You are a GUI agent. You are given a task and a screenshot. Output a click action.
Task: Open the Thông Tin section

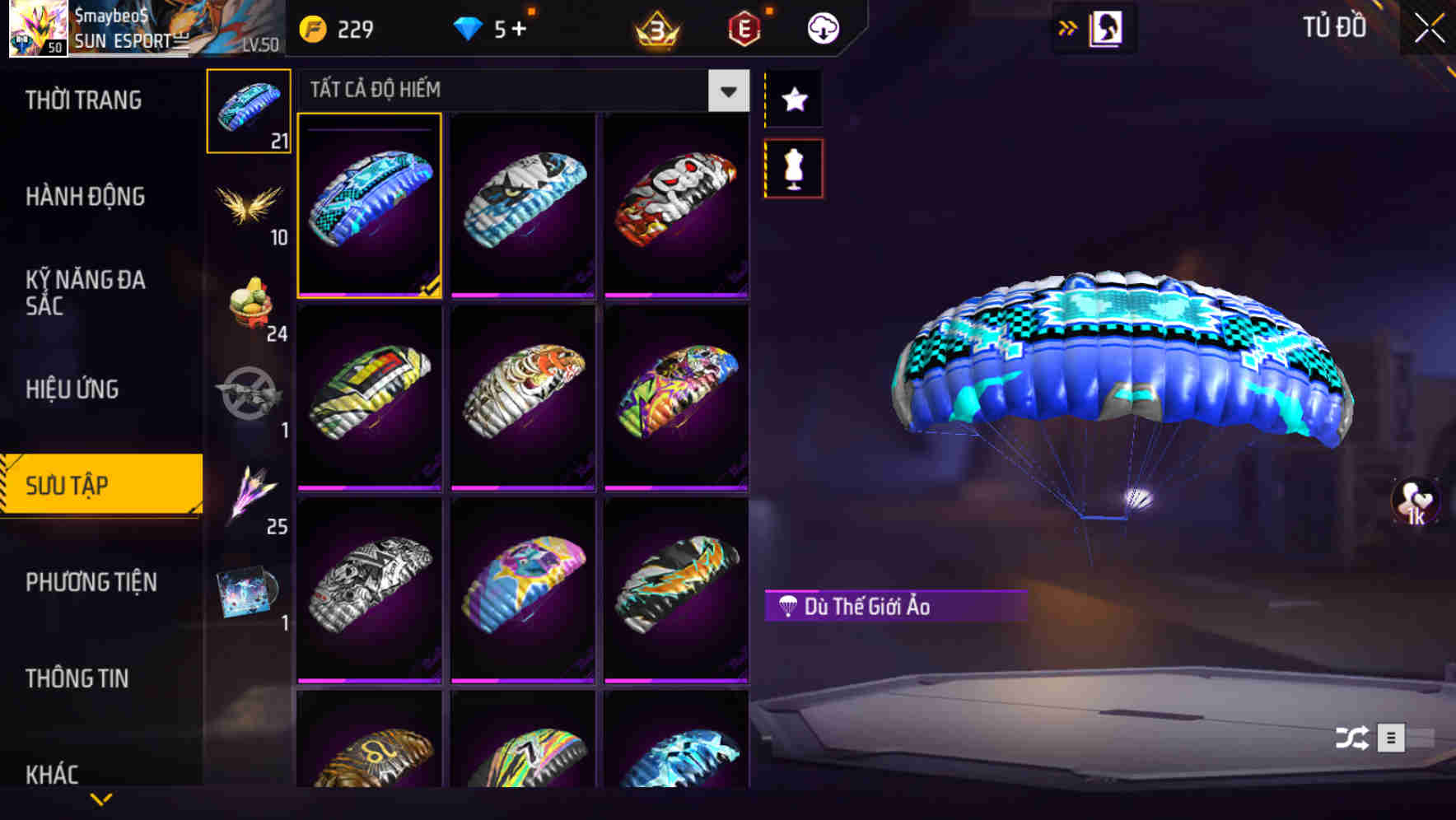[x=77, y=679]
